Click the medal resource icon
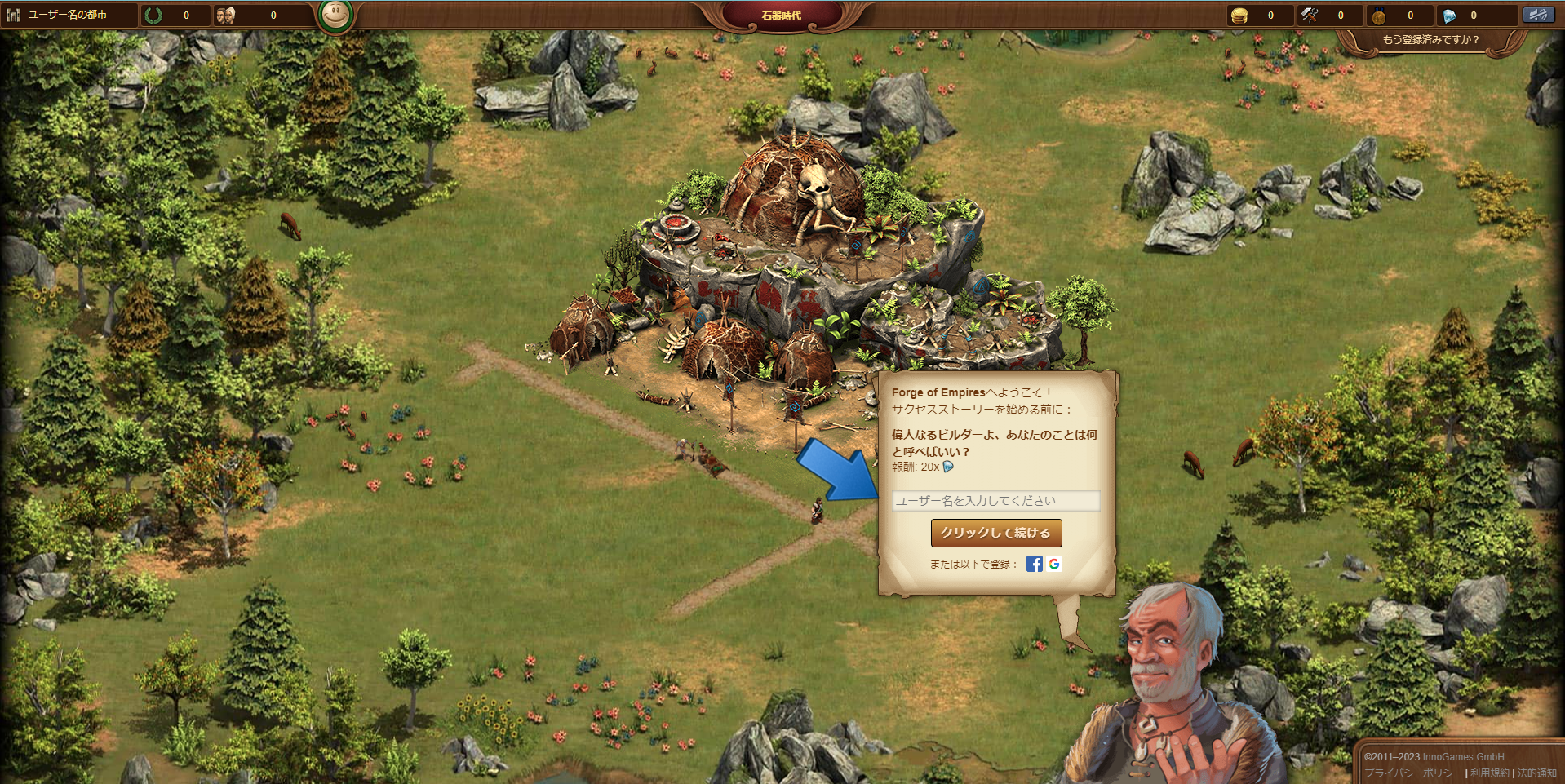 coord(1379,16)
